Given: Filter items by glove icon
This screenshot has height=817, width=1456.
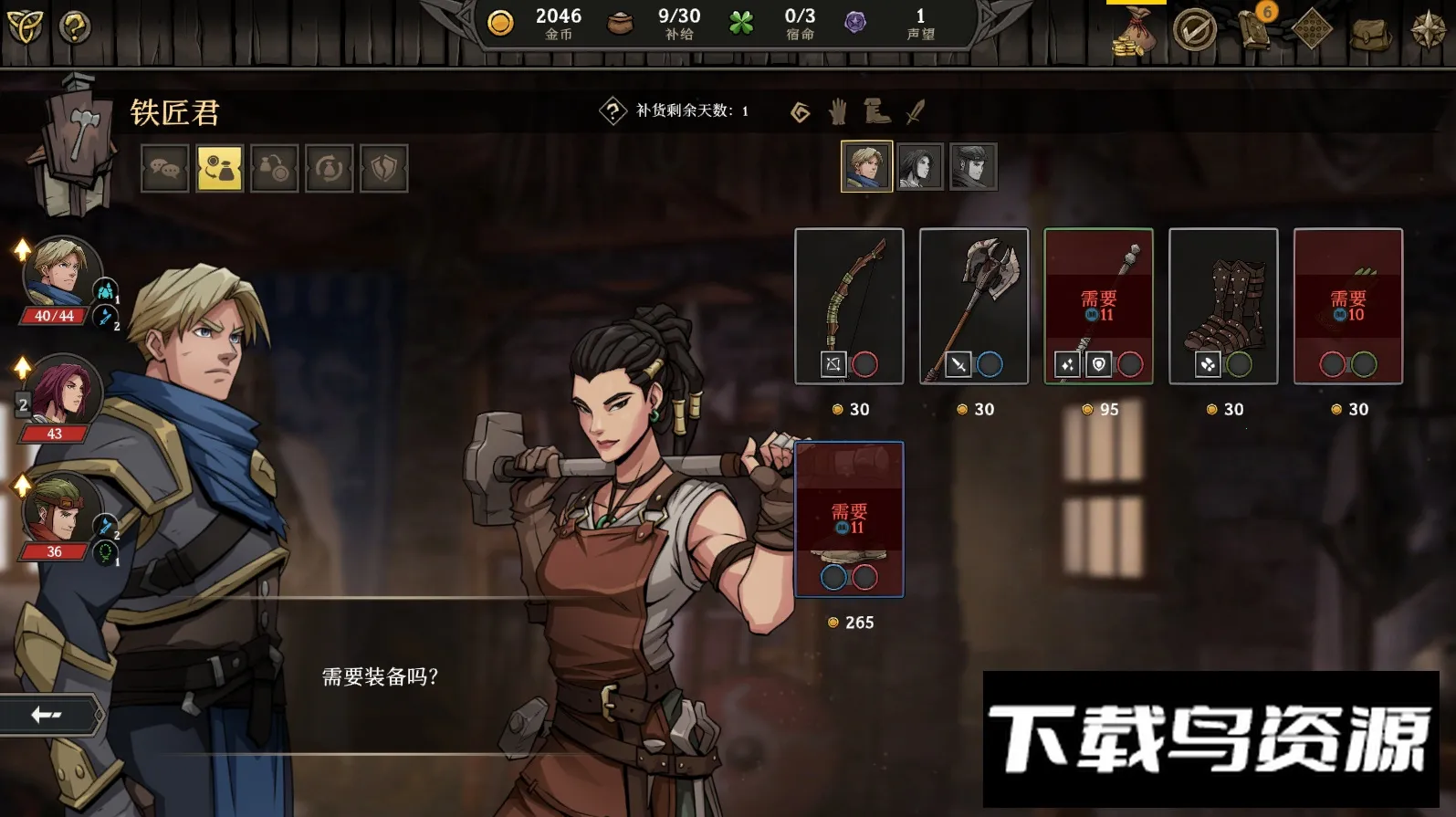Looking at the screenshot, I should click(837, 111).
